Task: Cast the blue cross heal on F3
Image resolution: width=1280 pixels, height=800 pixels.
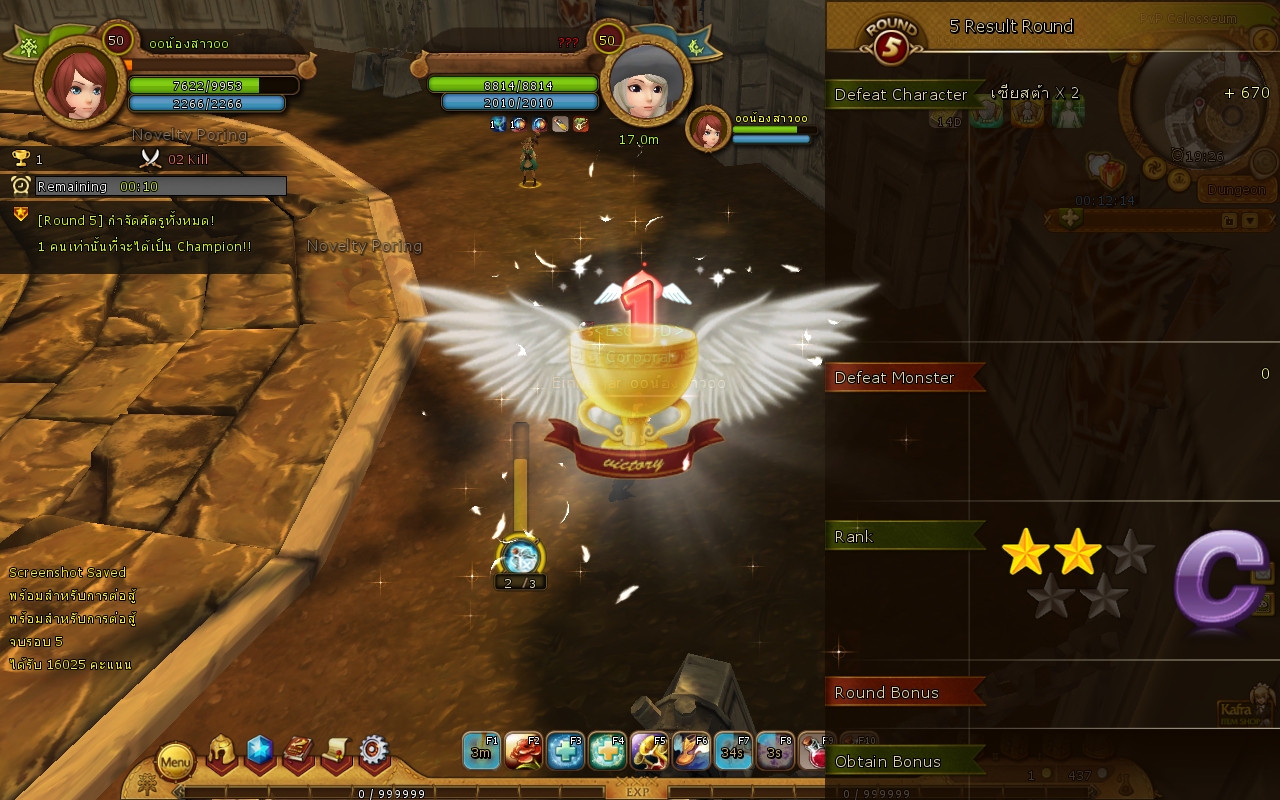Action: pyautogui.click(x=565, y=750)
